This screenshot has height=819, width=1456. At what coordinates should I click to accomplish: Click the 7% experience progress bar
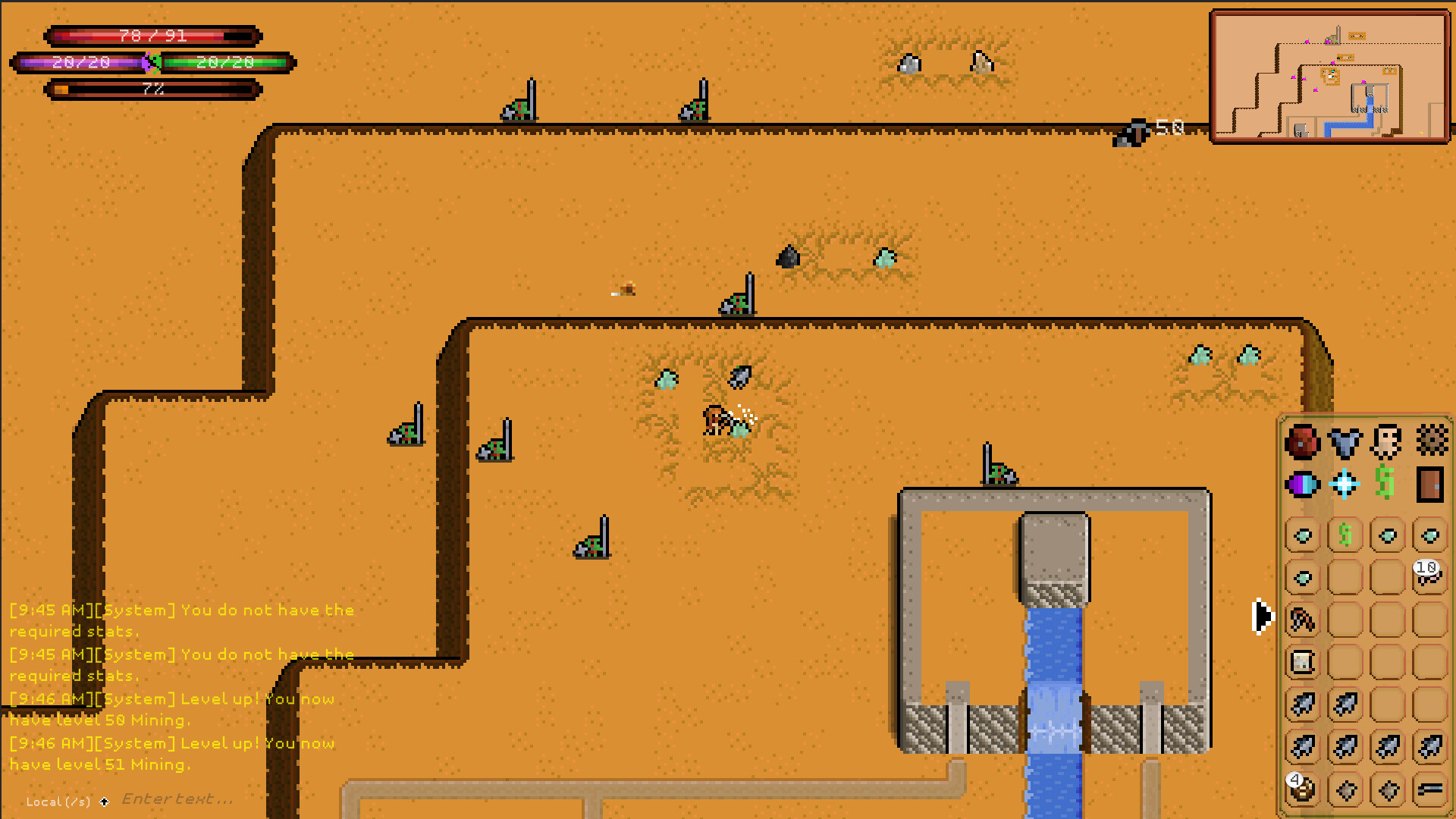coord(152,89)
